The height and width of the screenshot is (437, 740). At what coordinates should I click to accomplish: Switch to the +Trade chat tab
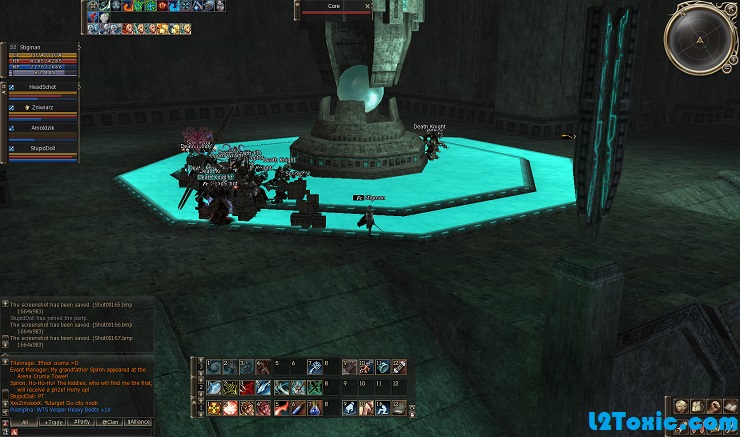(53, 423)
